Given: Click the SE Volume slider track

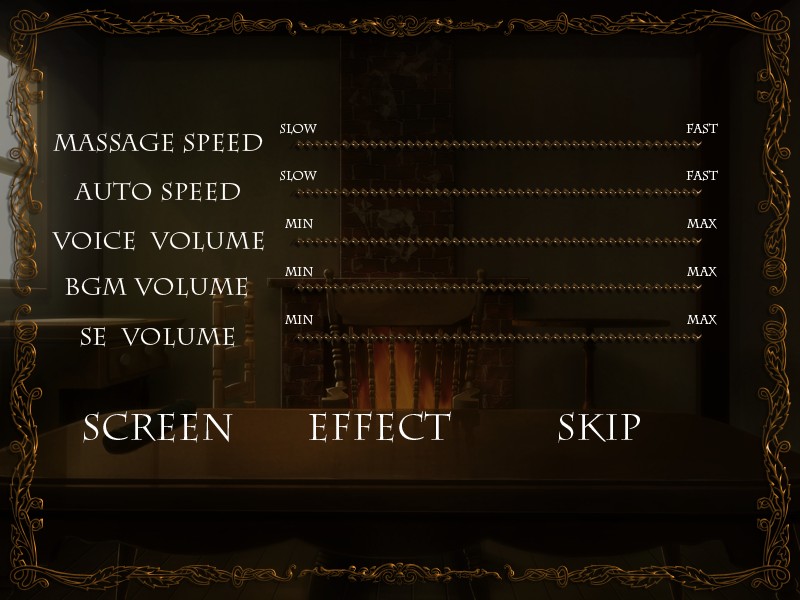Looking at the screenshot, I should [x=498, y=336].
